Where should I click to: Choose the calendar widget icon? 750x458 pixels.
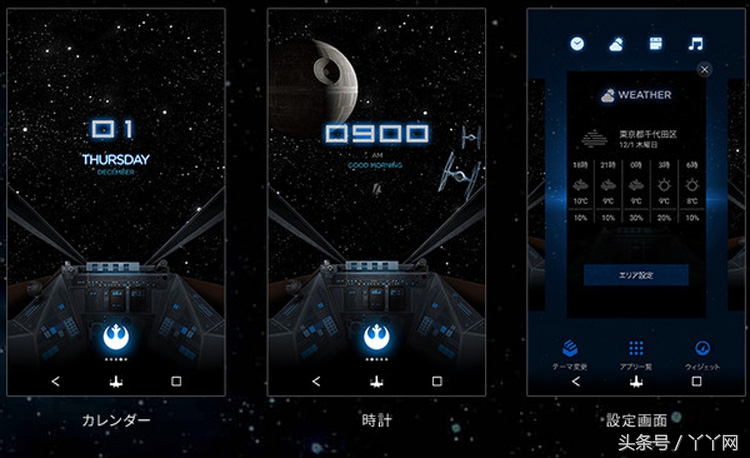(656, 44)
